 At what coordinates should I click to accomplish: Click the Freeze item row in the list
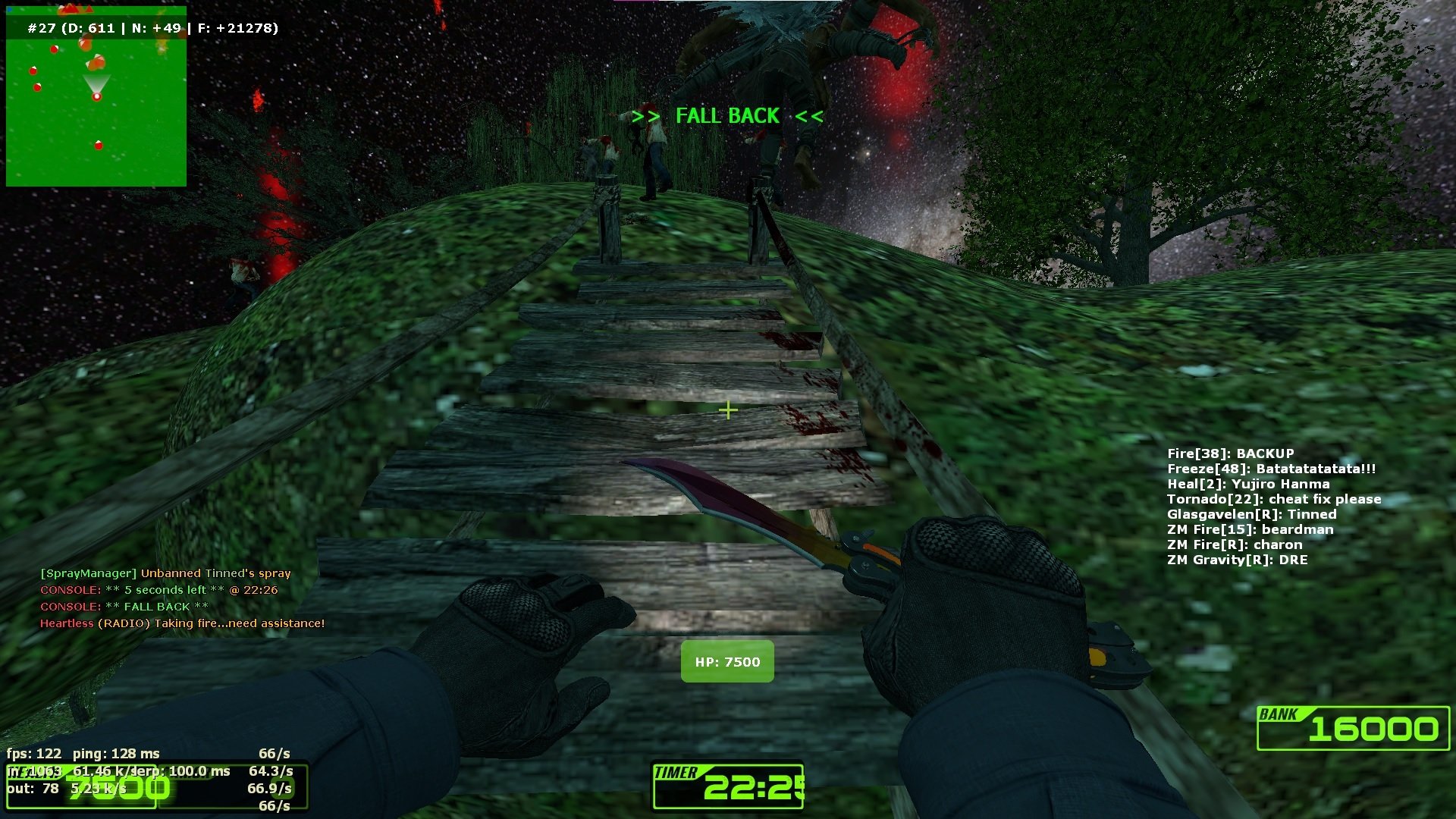tap(1271, 469)
